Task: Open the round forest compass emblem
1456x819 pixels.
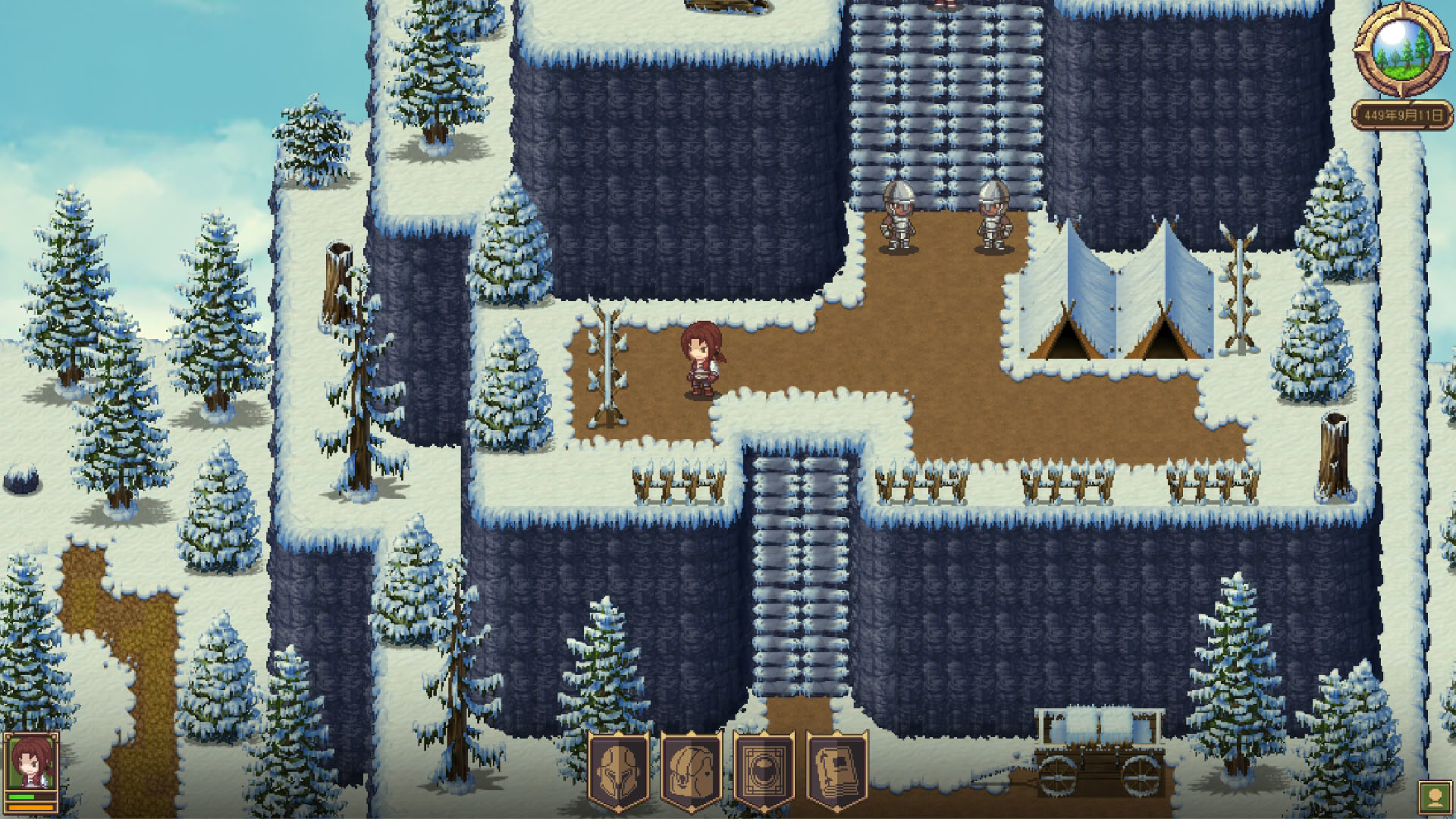Action: (1401, 49)
